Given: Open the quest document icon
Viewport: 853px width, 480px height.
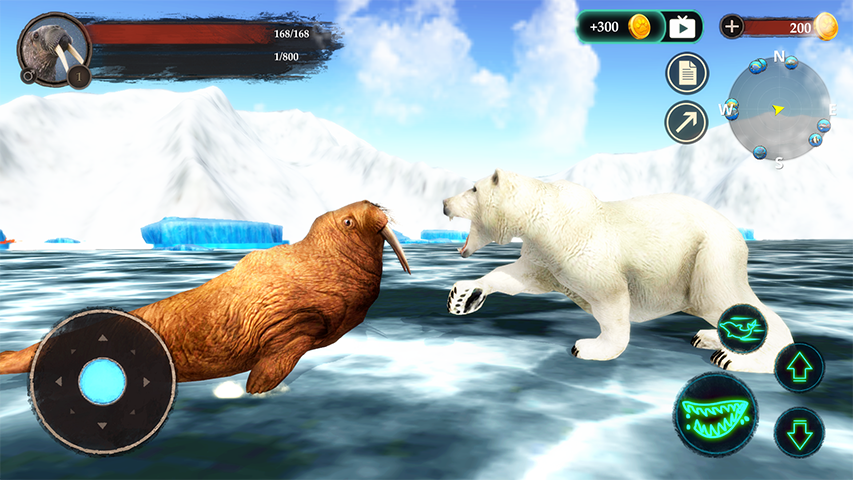Looking at the screenshot, I should 687,73.
